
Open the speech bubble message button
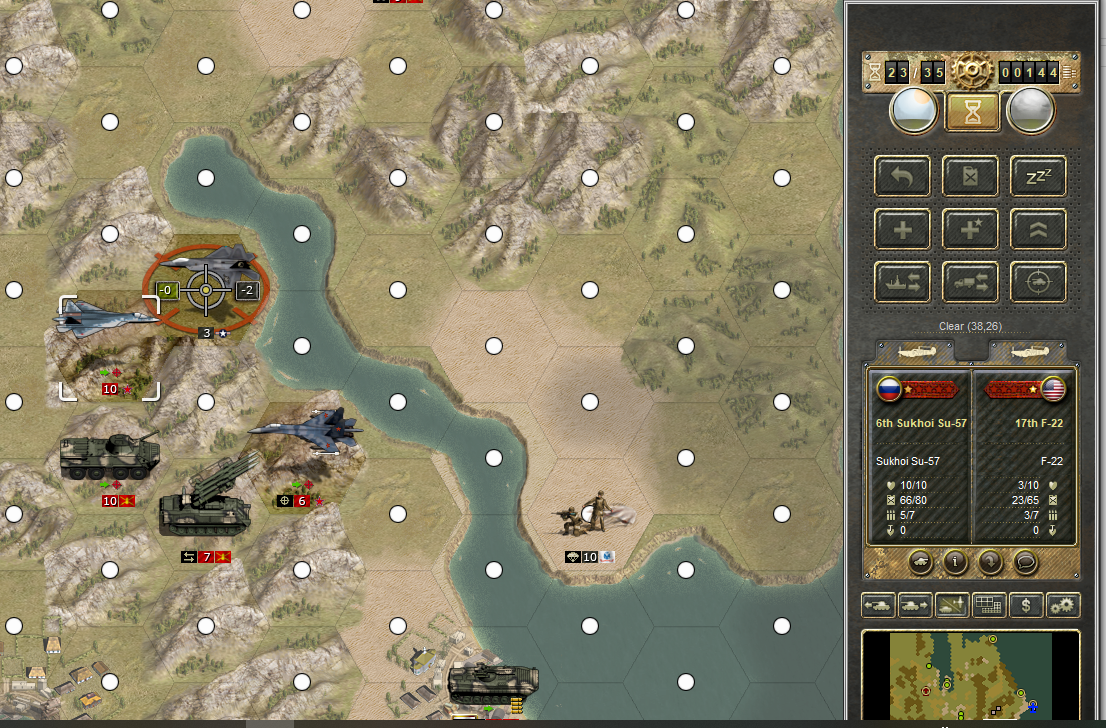point(1024,563)
